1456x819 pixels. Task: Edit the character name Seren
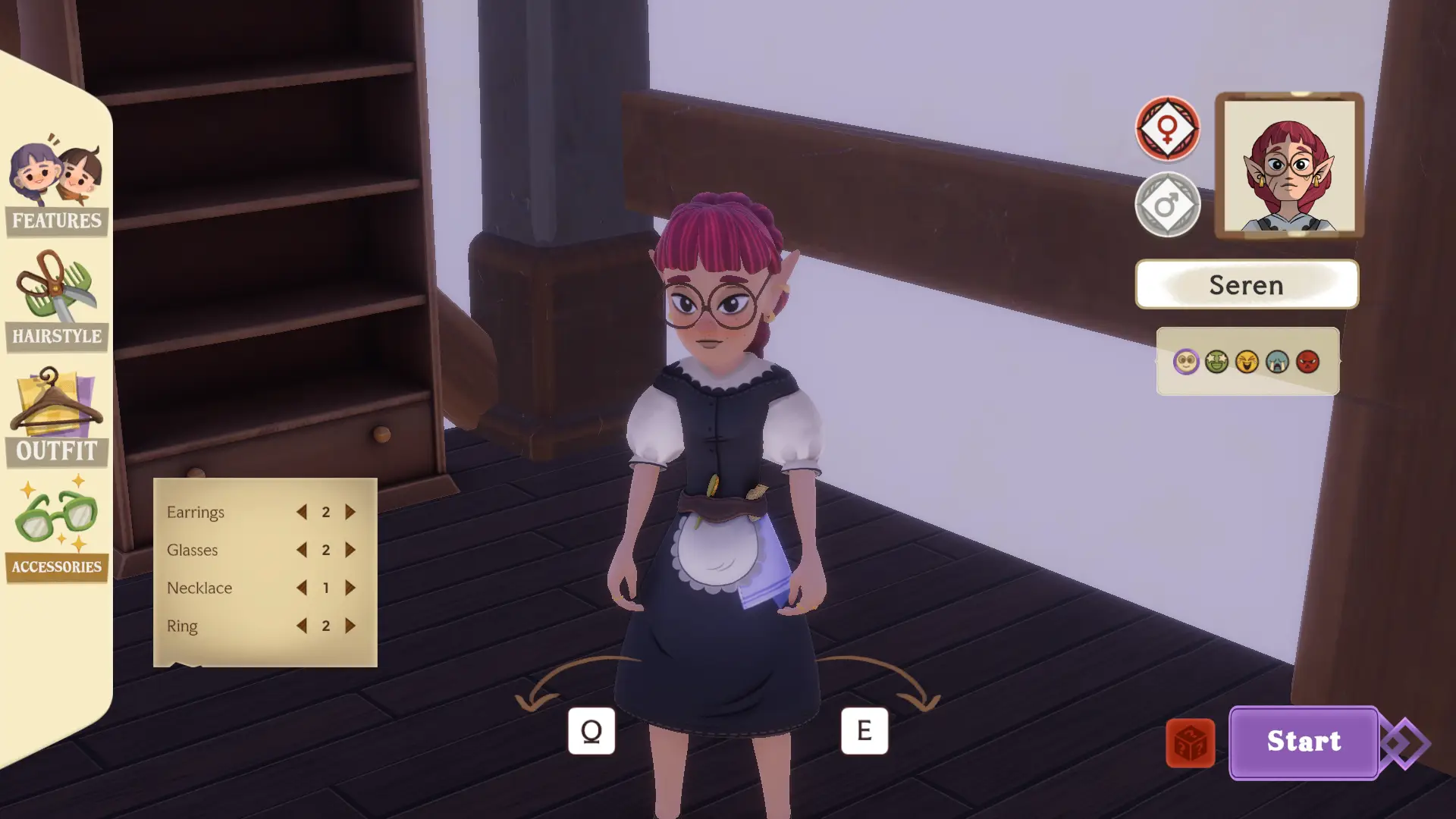(x=1246, y=284)
